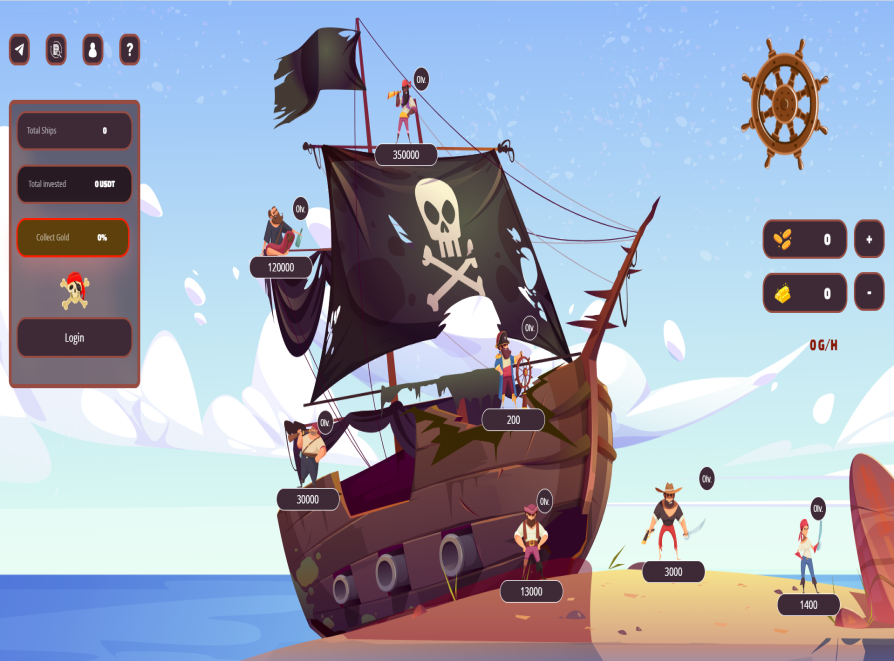Open the question mark help button

(129, 49)
